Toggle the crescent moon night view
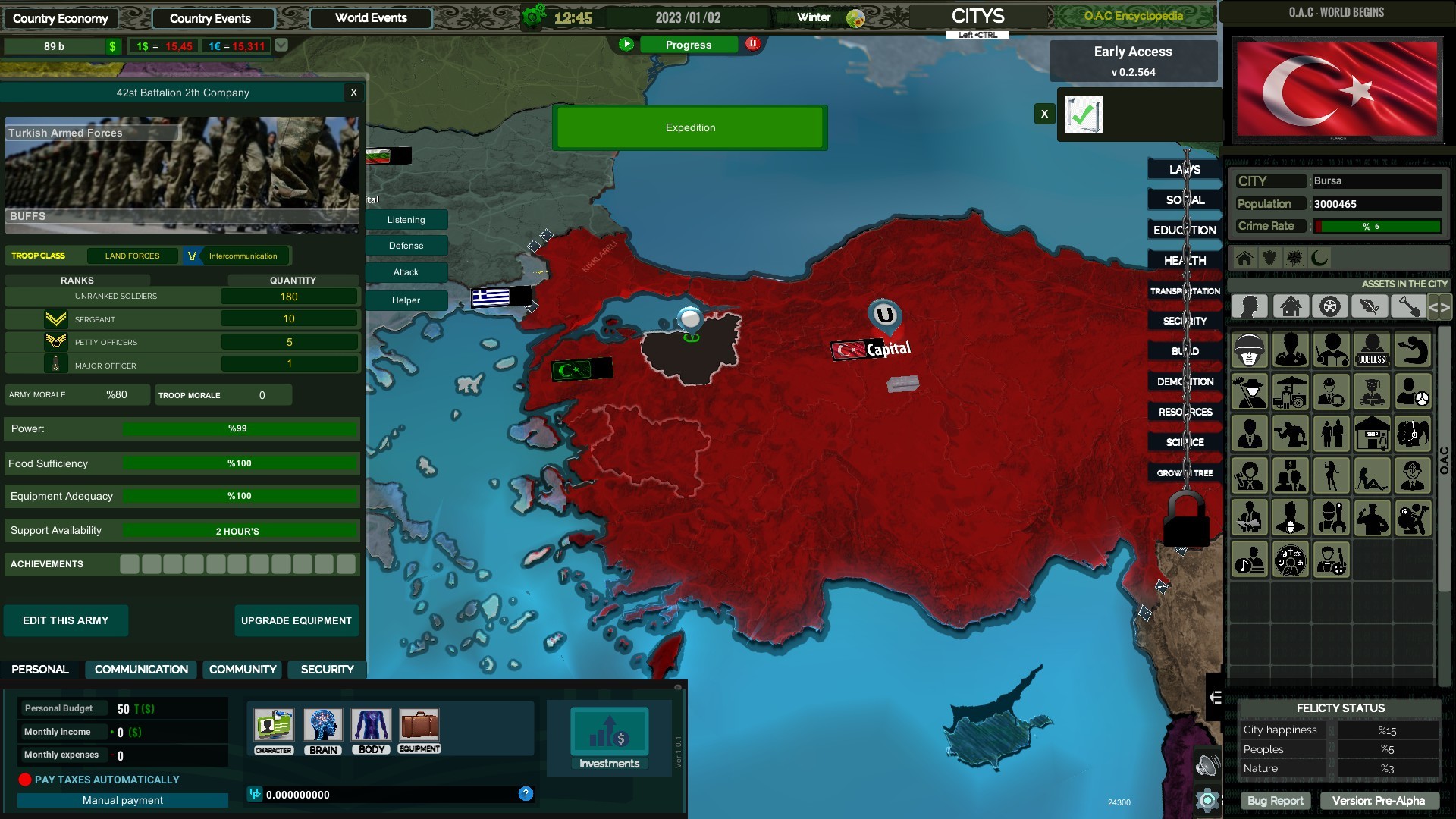1456x819 pixels. coord(1319,259)
